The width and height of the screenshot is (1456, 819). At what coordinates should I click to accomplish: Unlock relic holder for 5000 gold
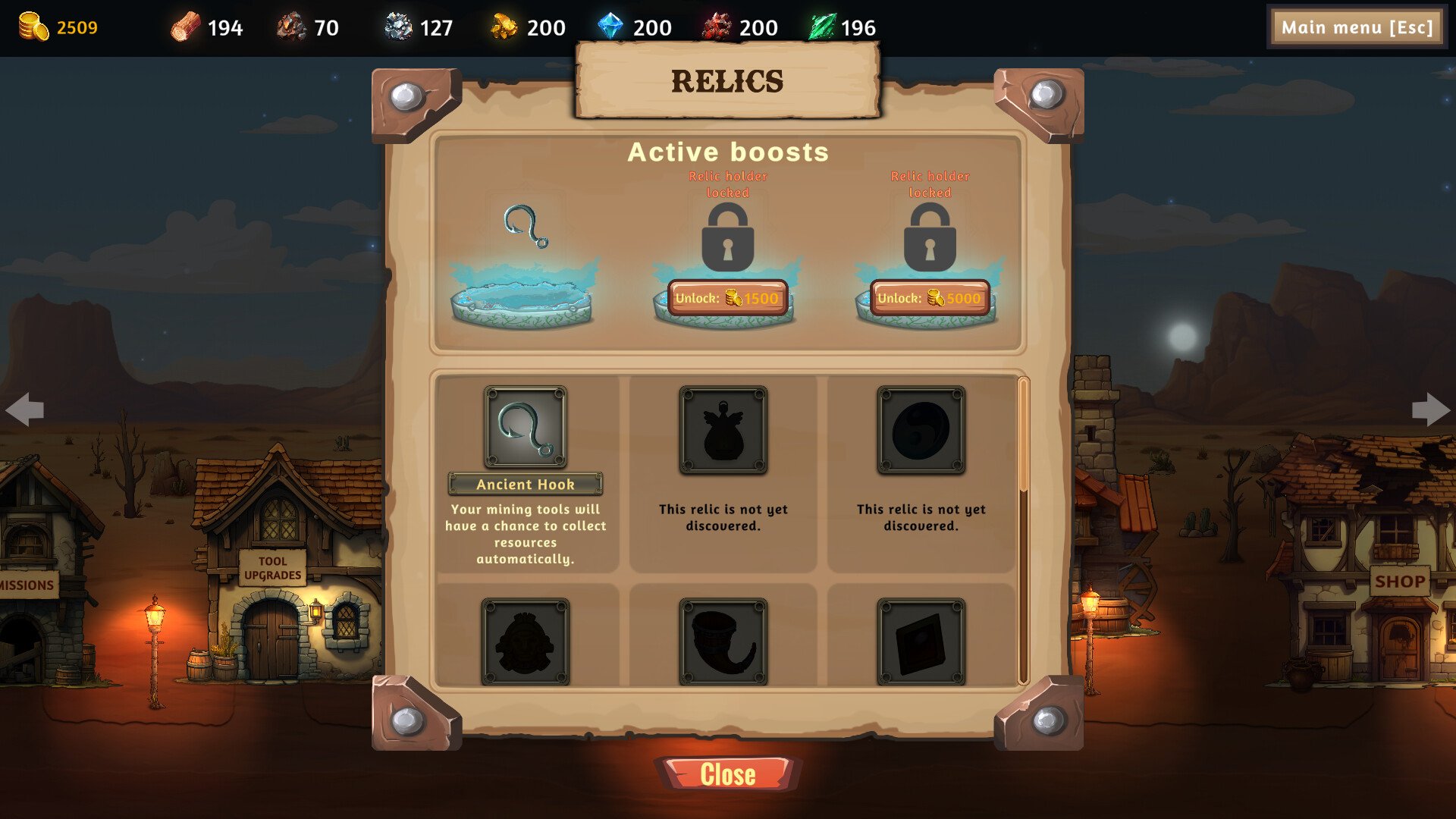[x=930, y=298]
